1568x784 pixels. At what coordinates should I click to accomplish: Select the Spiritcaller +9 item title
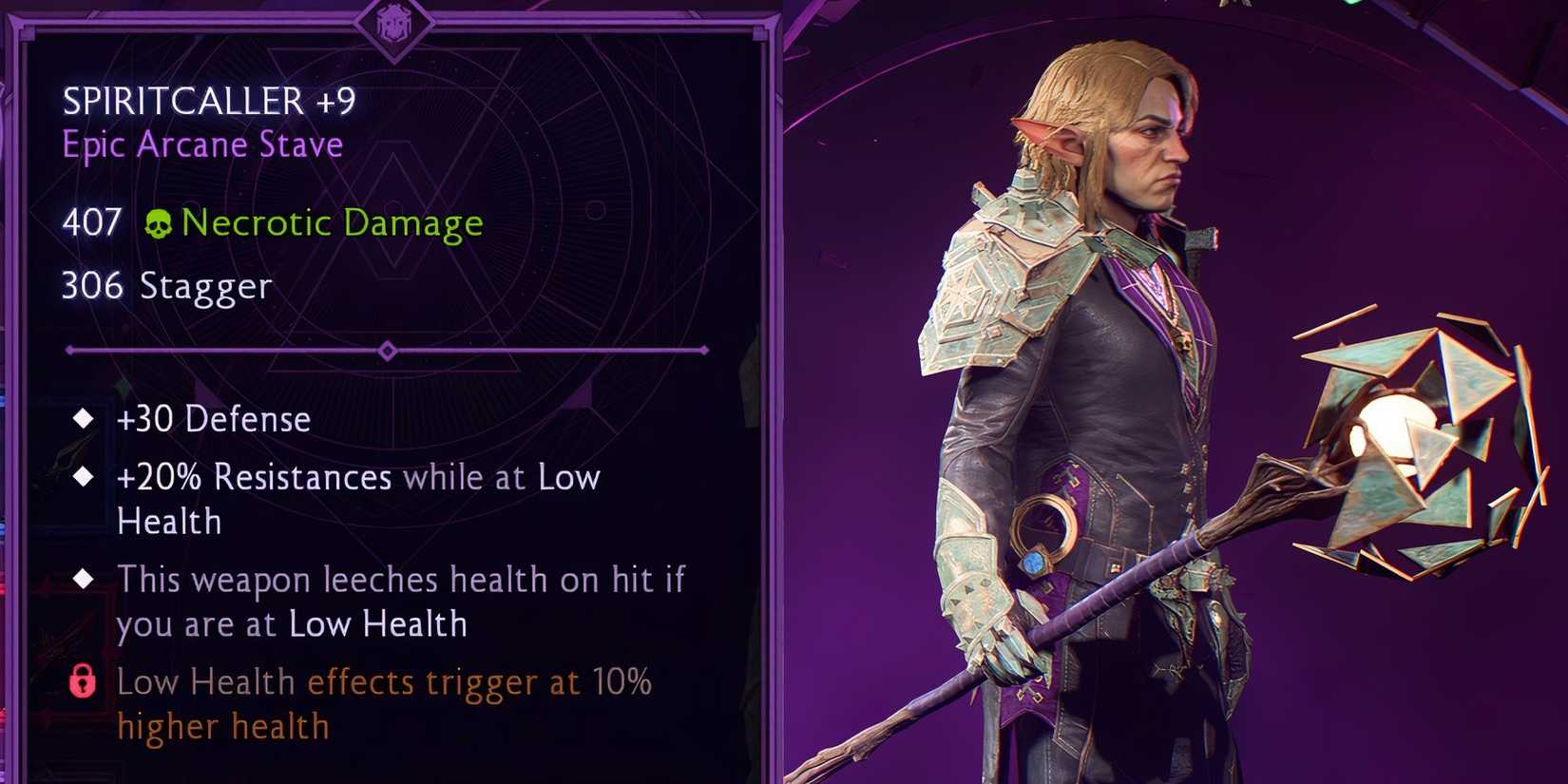209,100
